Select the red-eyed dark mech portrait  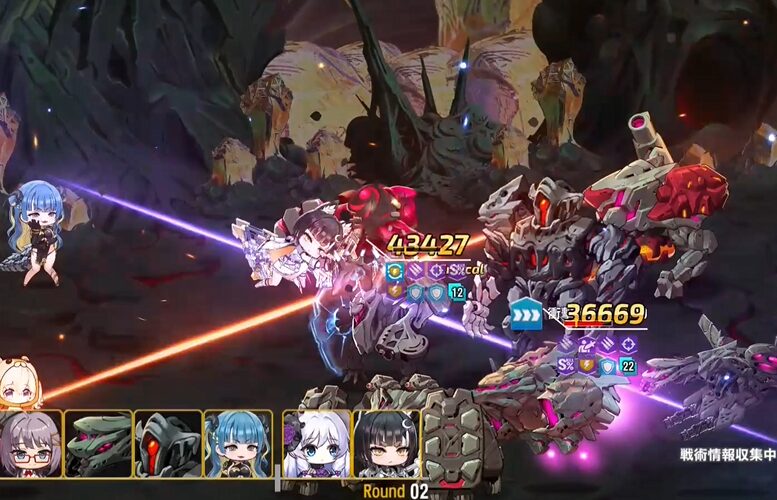(x=167, y=444)
